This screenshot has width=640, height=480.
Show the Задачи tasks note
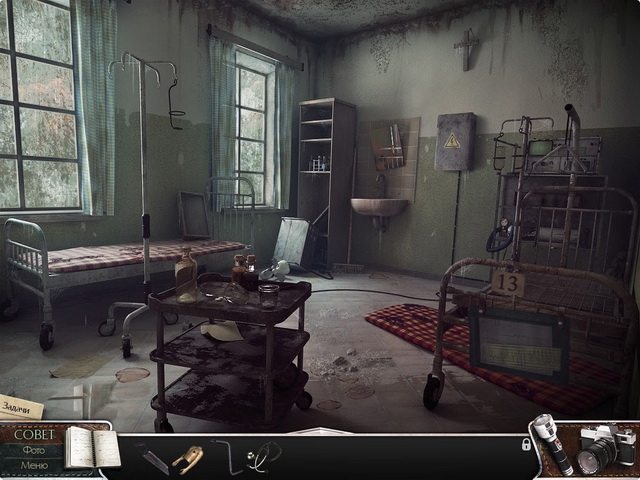tap(19, 407)
